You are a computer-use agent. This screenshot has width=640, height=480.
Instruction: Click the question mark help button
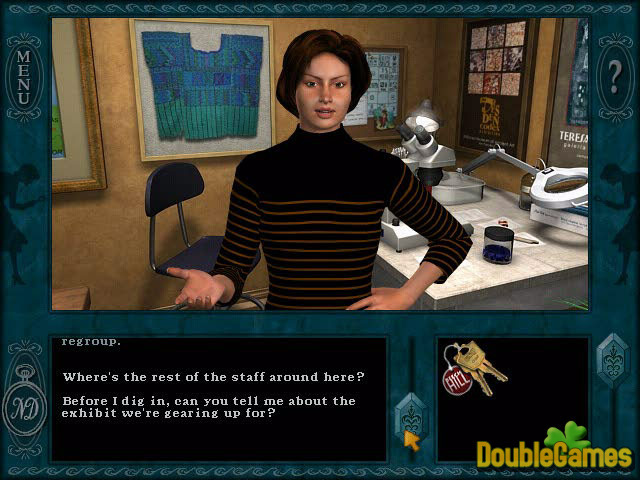614,77
